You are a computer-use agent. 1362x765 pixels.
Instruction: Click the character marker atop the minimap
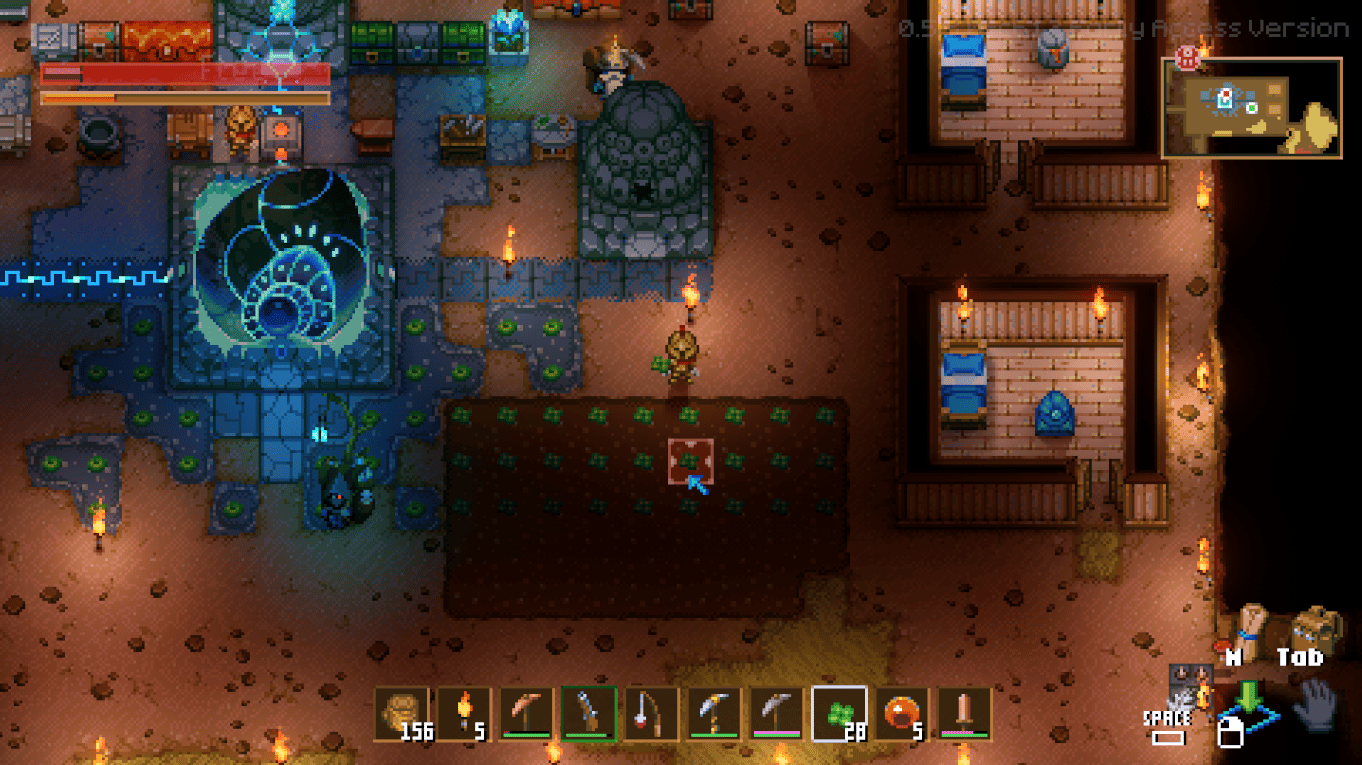point(1187,60)
